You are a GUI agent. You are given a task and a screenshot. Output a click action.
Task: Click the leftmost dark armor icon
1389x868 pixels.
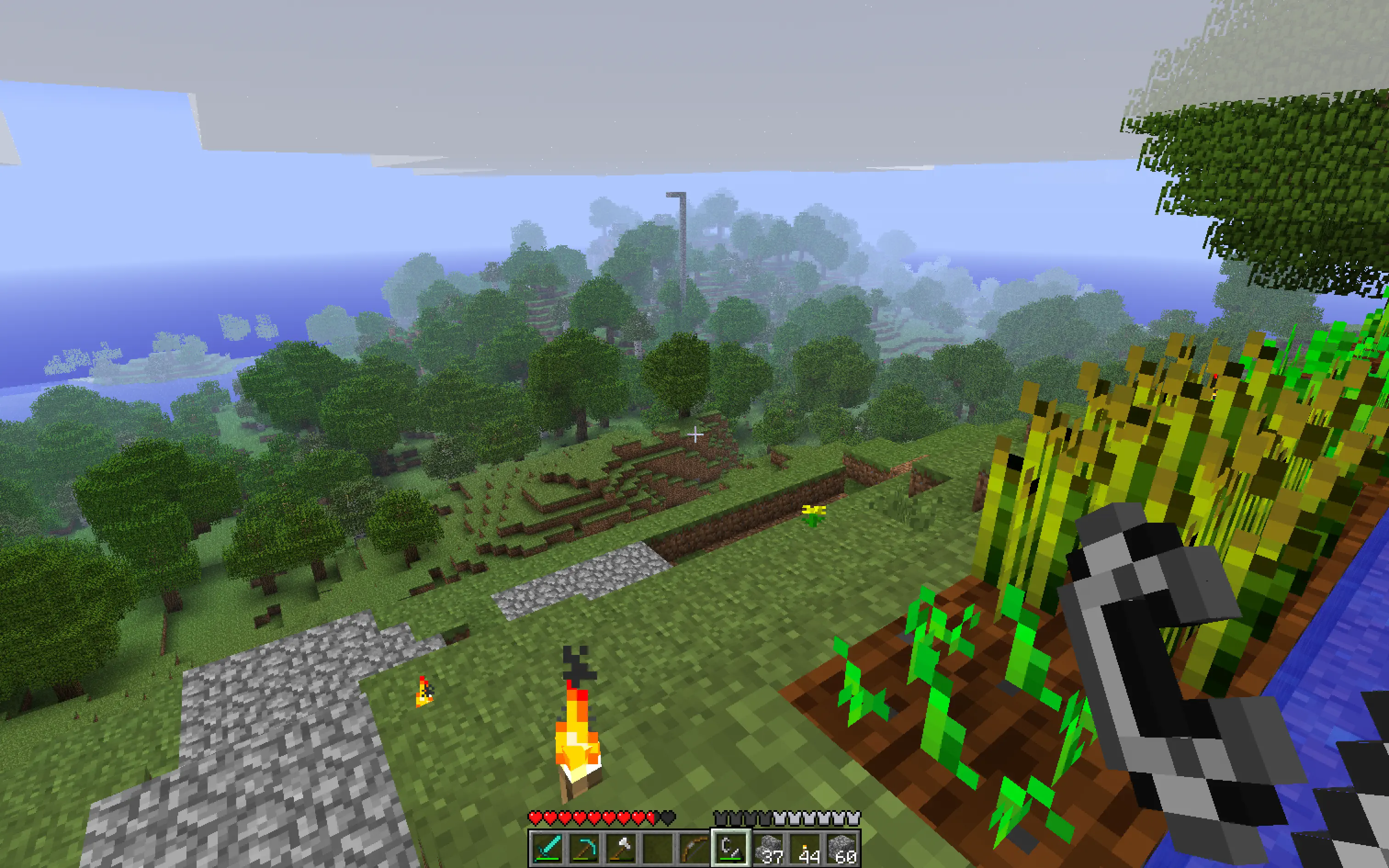coord(721,817)
